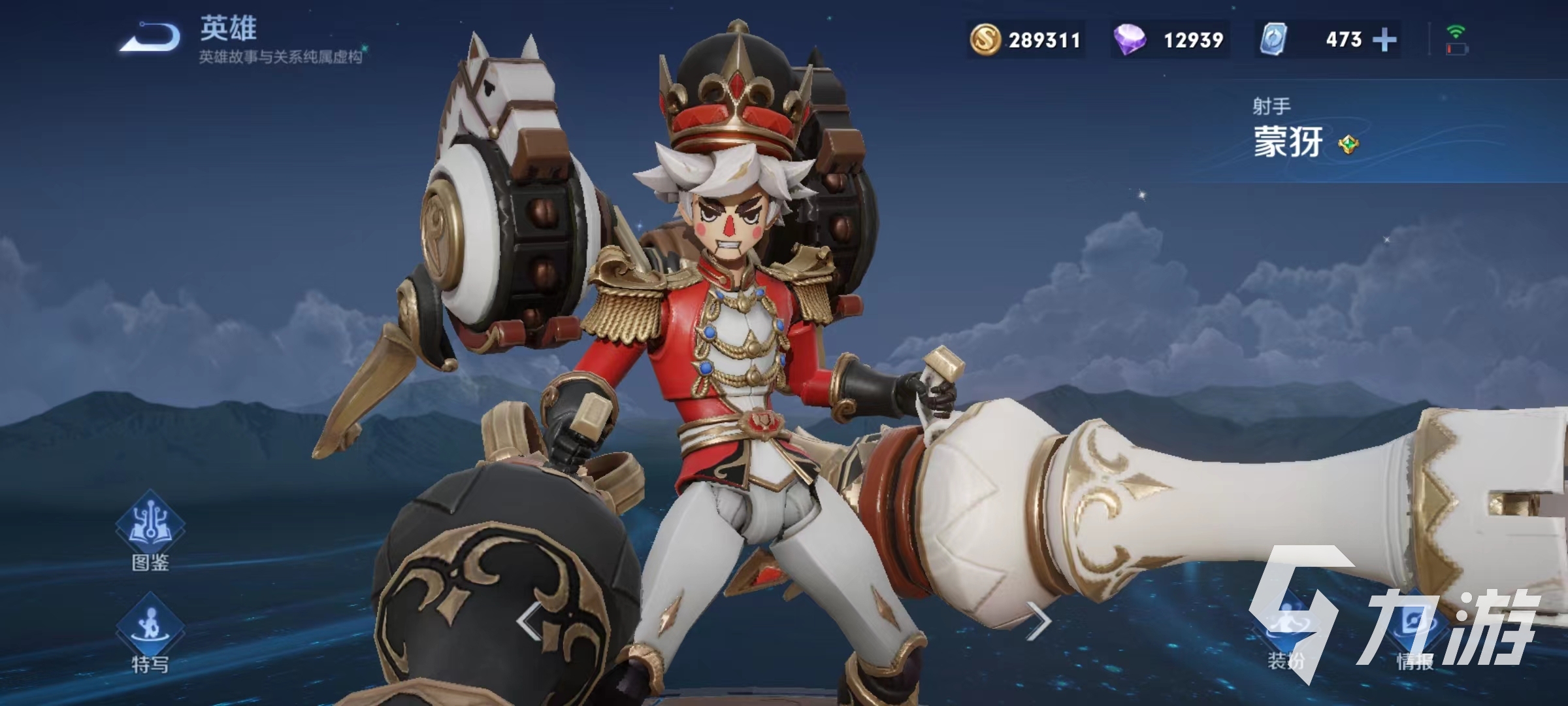Add more tickets with the plus button
1568x706 pixels.
(1384, 40)
